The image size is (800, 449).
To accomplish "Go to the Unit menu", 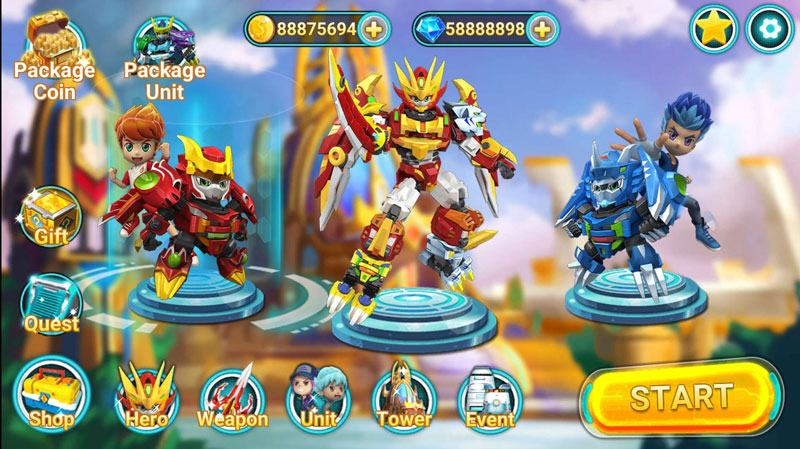I will [x=318, y=397].
